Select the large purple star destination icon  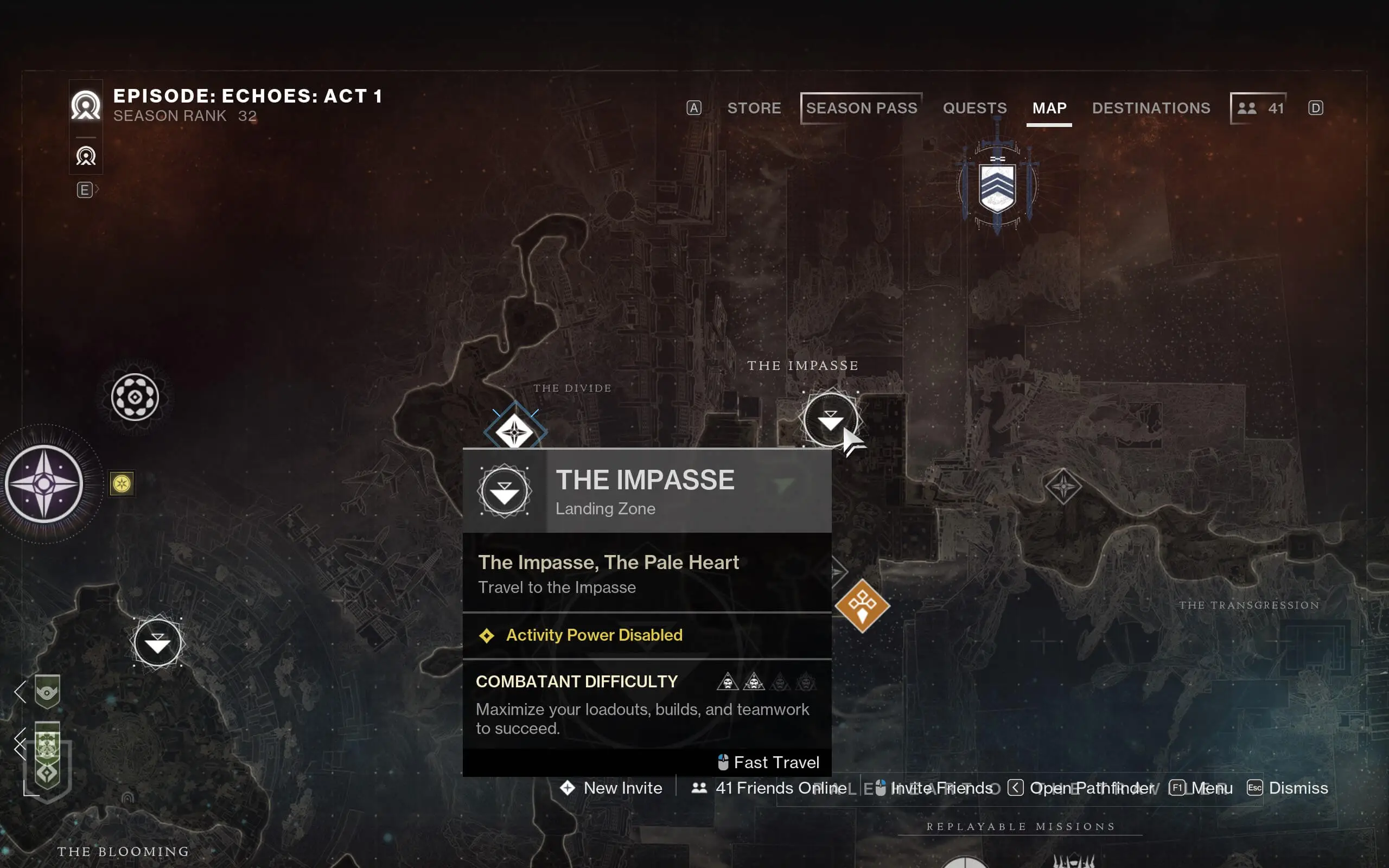click(43, 484)
